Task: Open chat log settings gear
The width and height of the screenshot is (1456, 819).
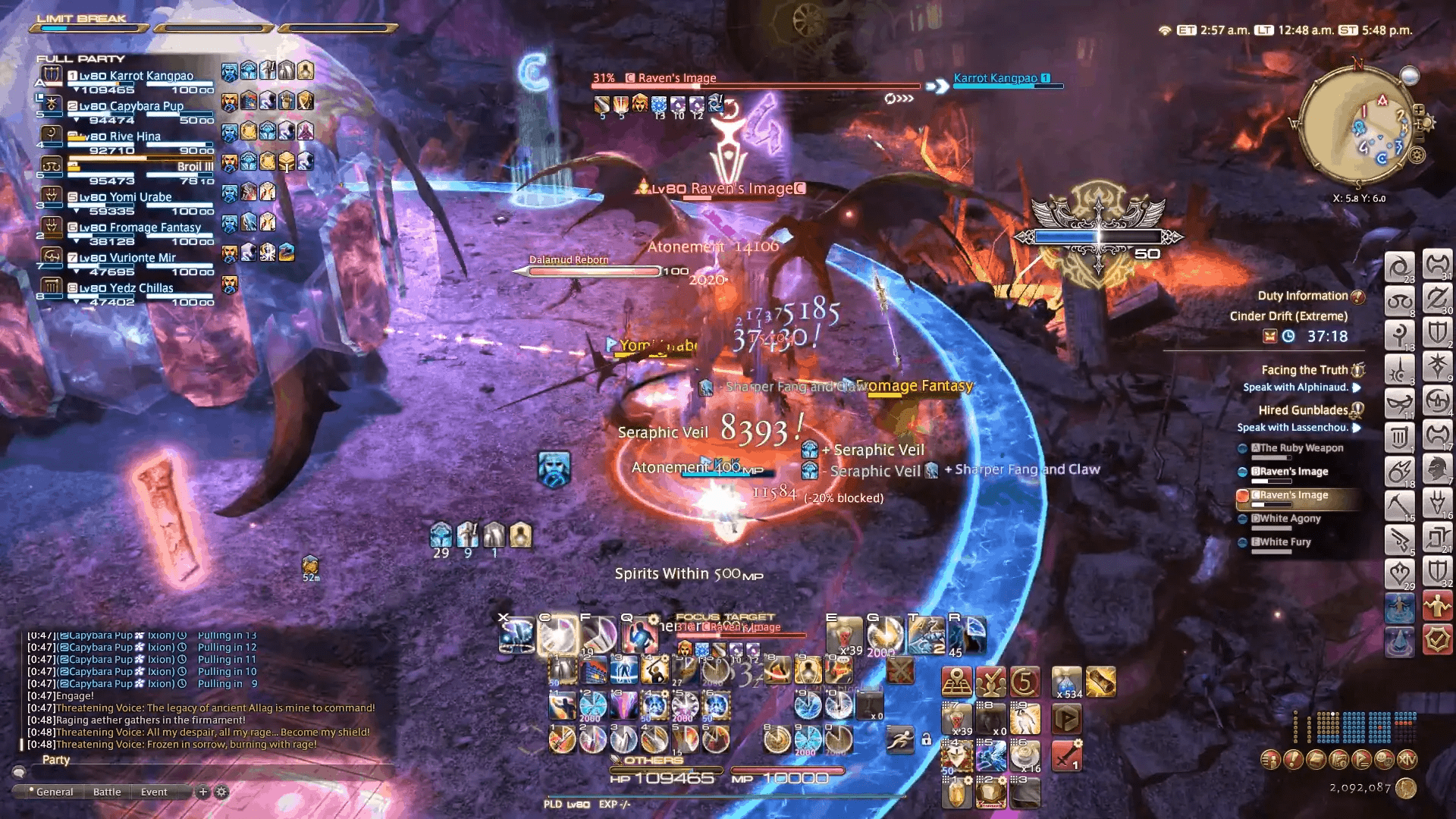Action: 221,792
